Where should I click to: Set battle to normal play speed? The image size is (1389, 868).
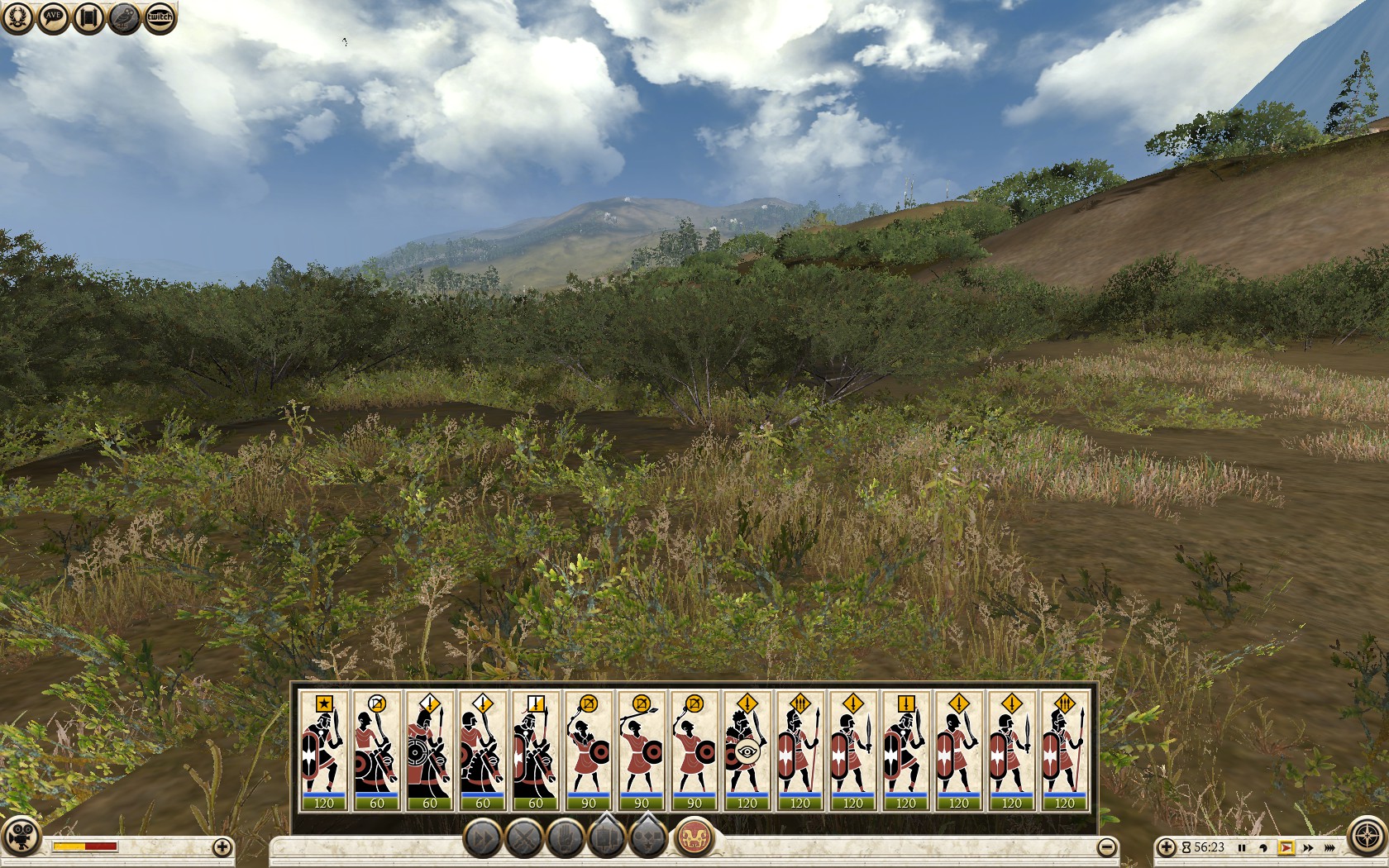(x=1286, y=847)
